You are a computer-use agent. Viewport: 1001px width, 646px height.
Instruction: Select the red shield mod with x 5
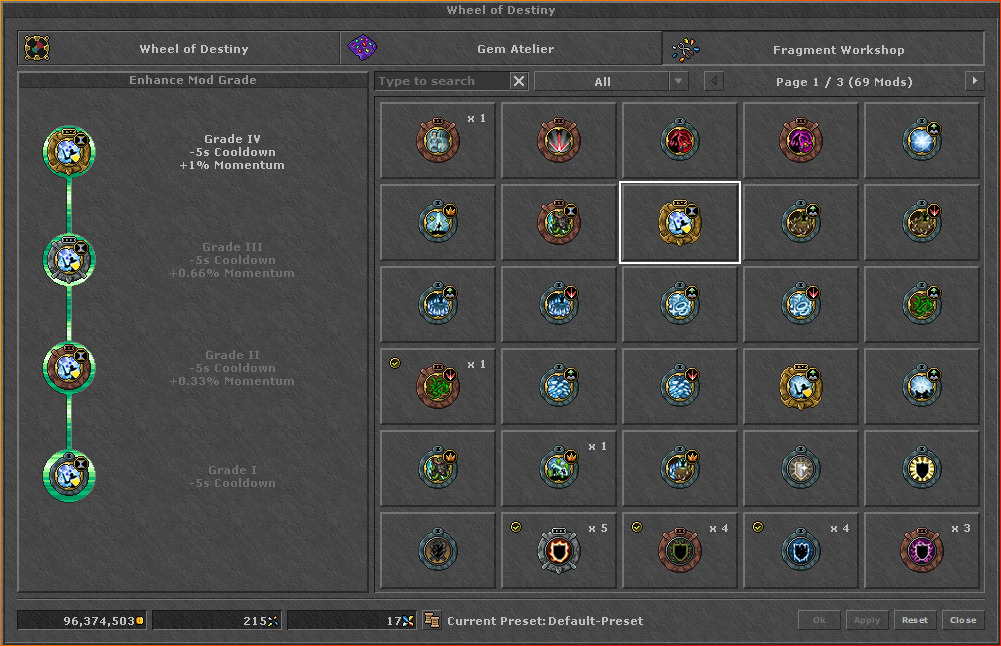coord(558,551)
